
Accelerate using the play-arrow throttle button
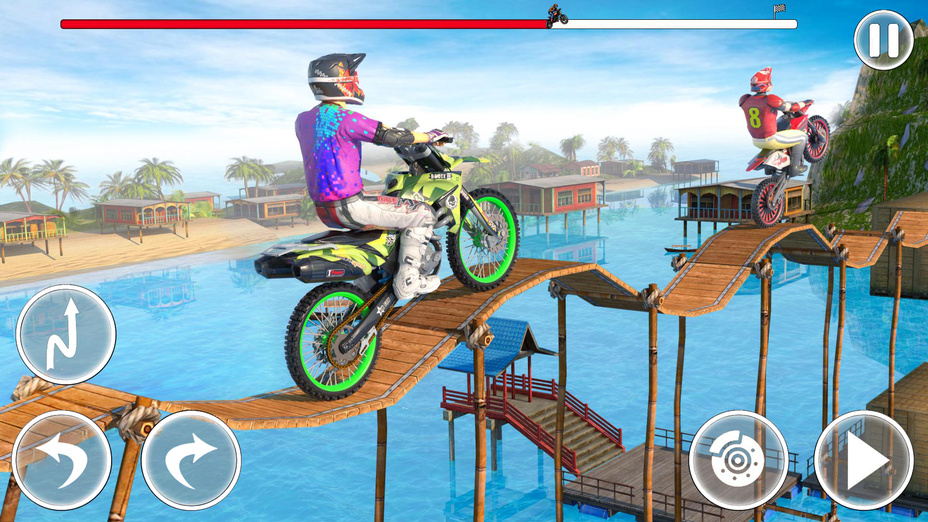(x=864, y=460)
